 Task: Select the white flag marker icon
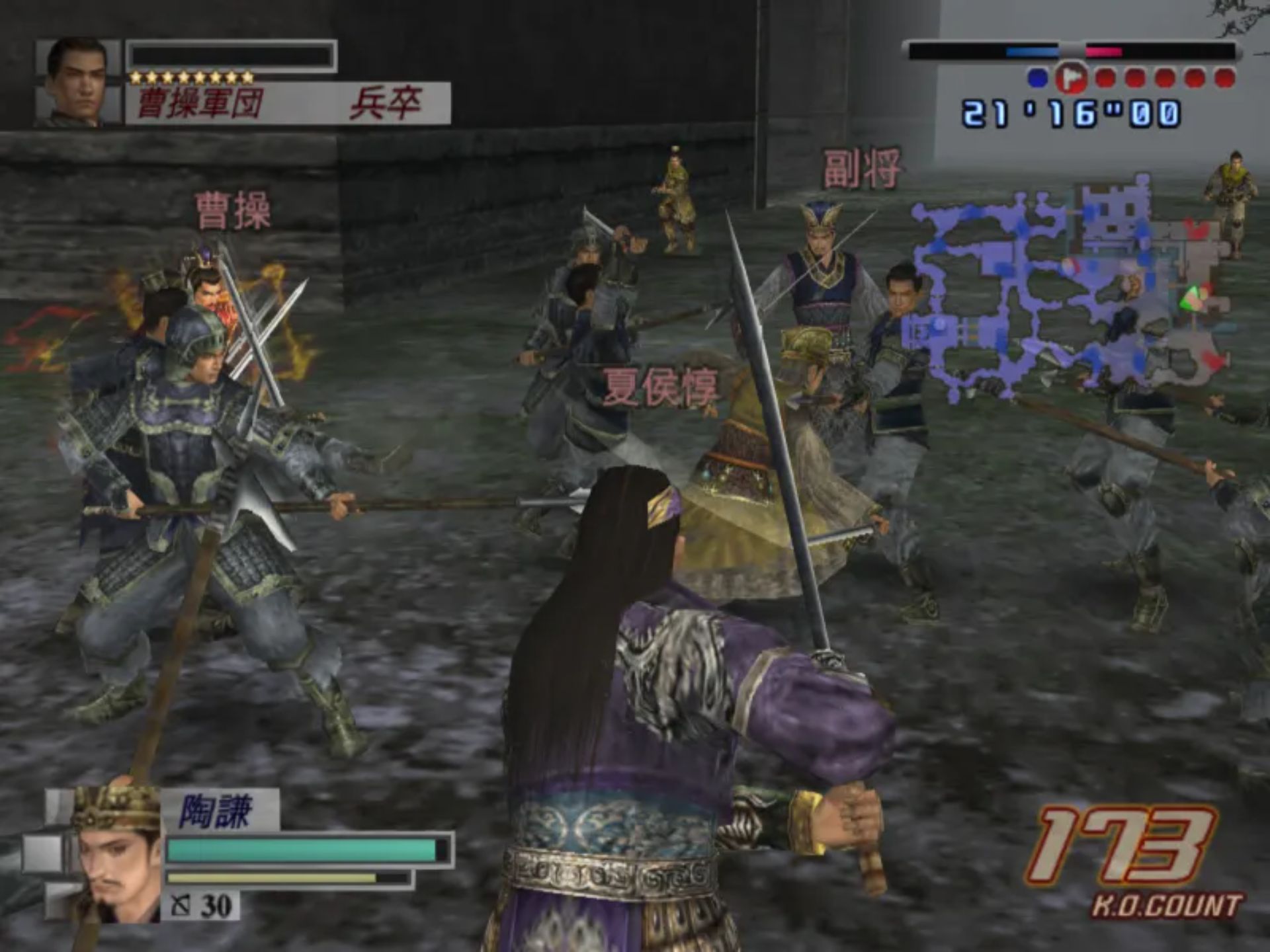(1070, 78)
